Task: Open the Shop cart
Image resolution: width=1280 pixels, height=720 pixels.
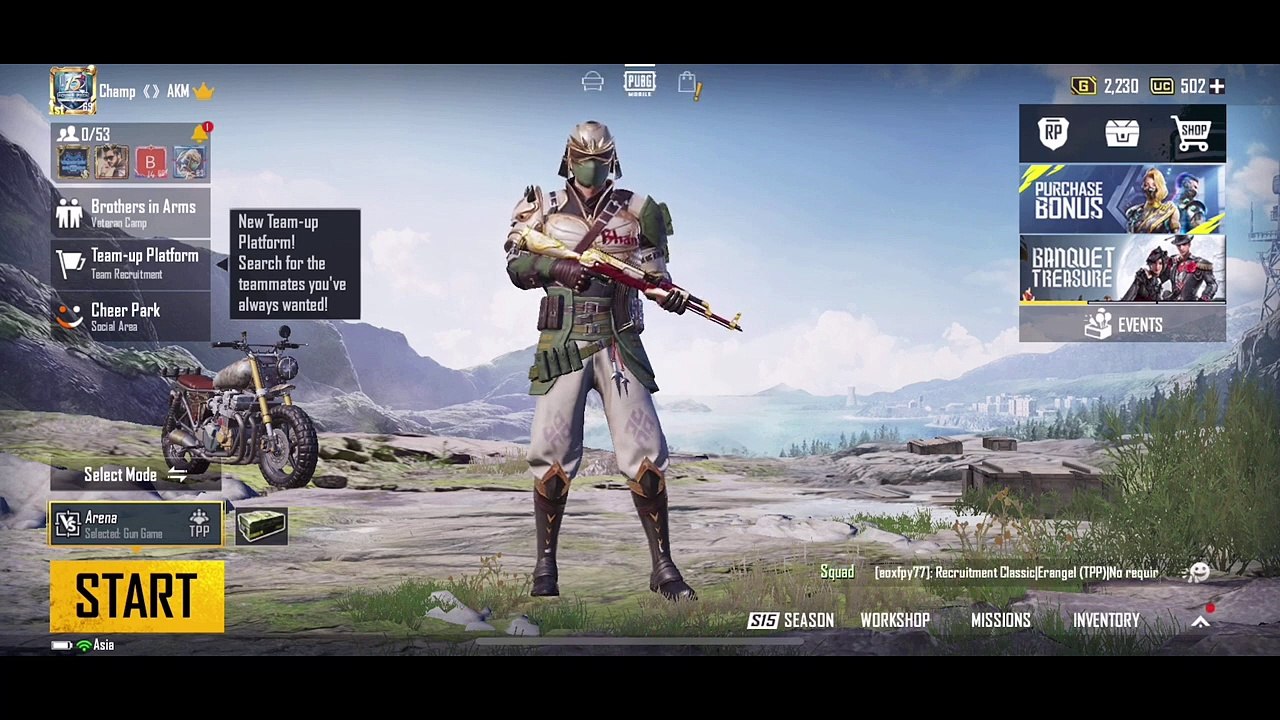Action: coord(1192,133)
